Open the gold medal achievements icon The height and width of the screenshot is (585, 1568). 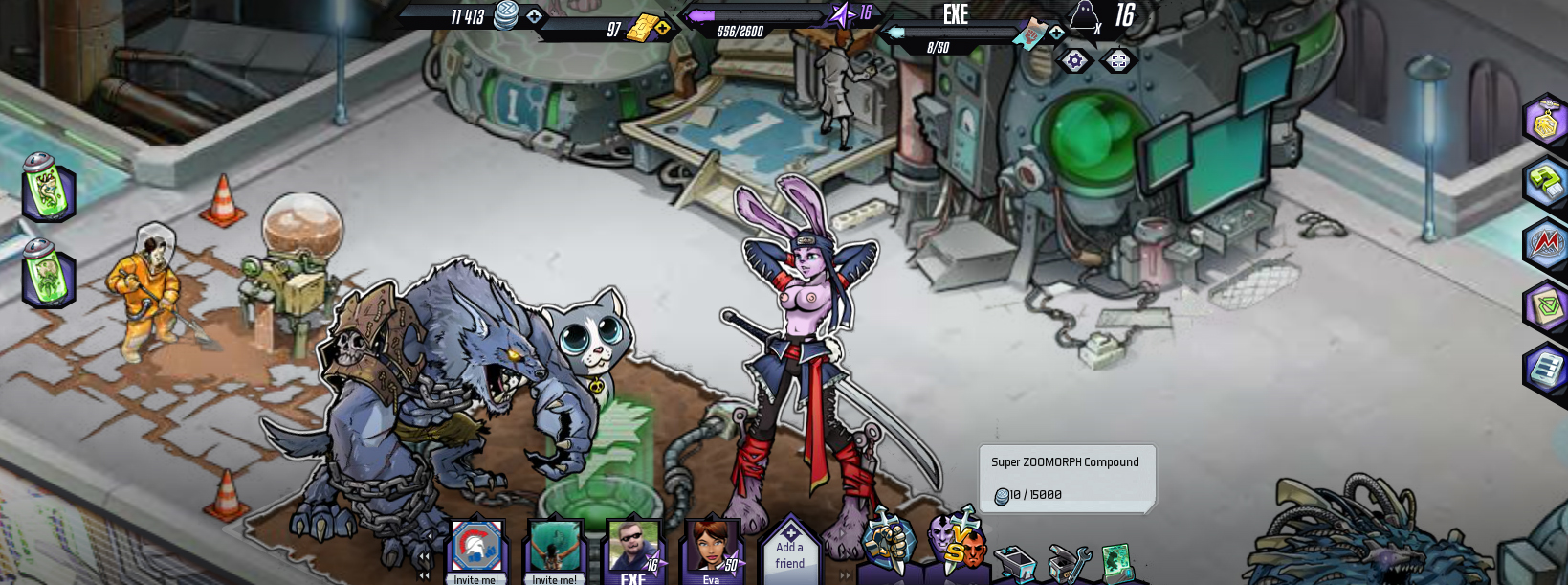pos(1545,121)
